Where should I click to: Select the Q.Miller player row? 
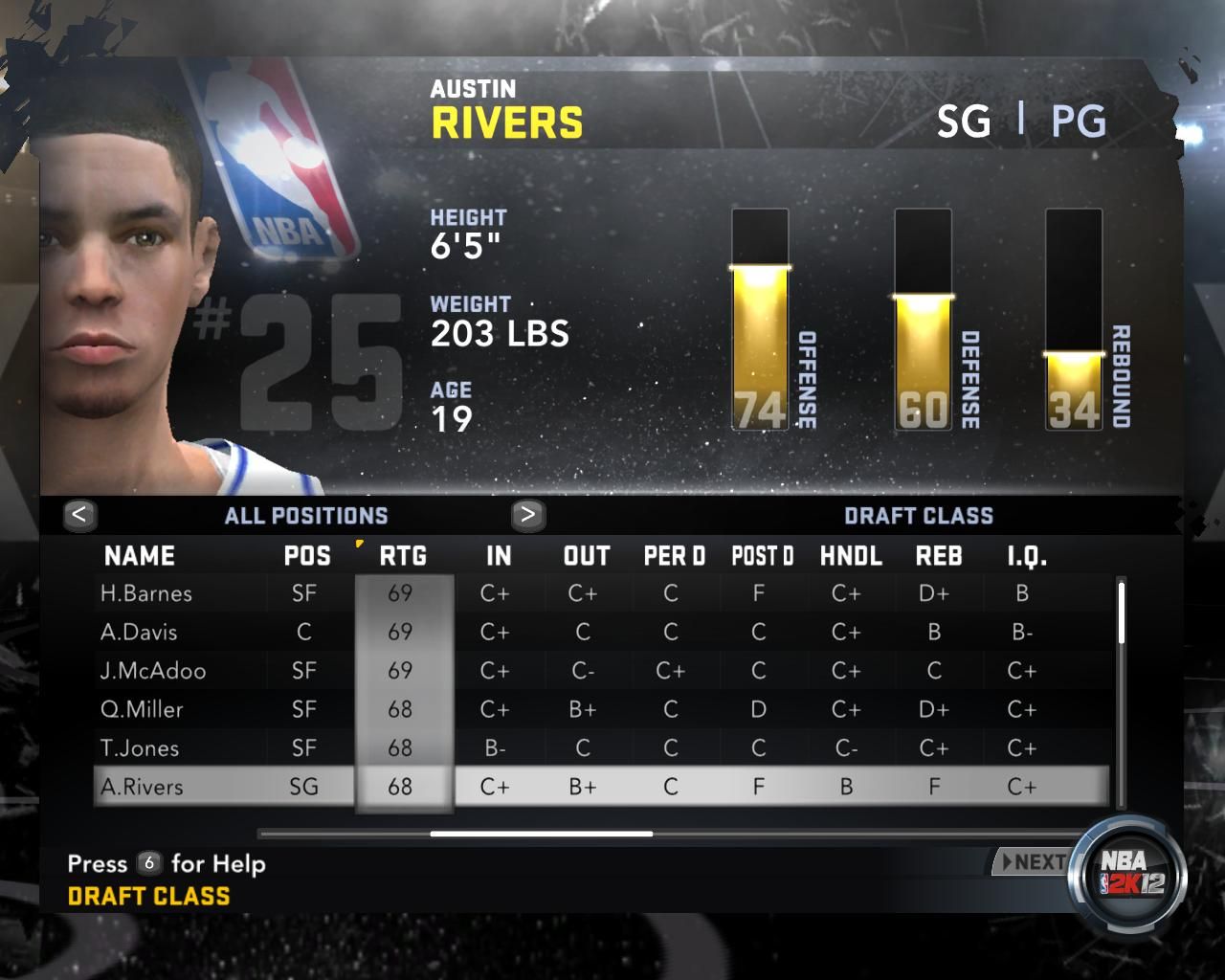pos(142,709)
